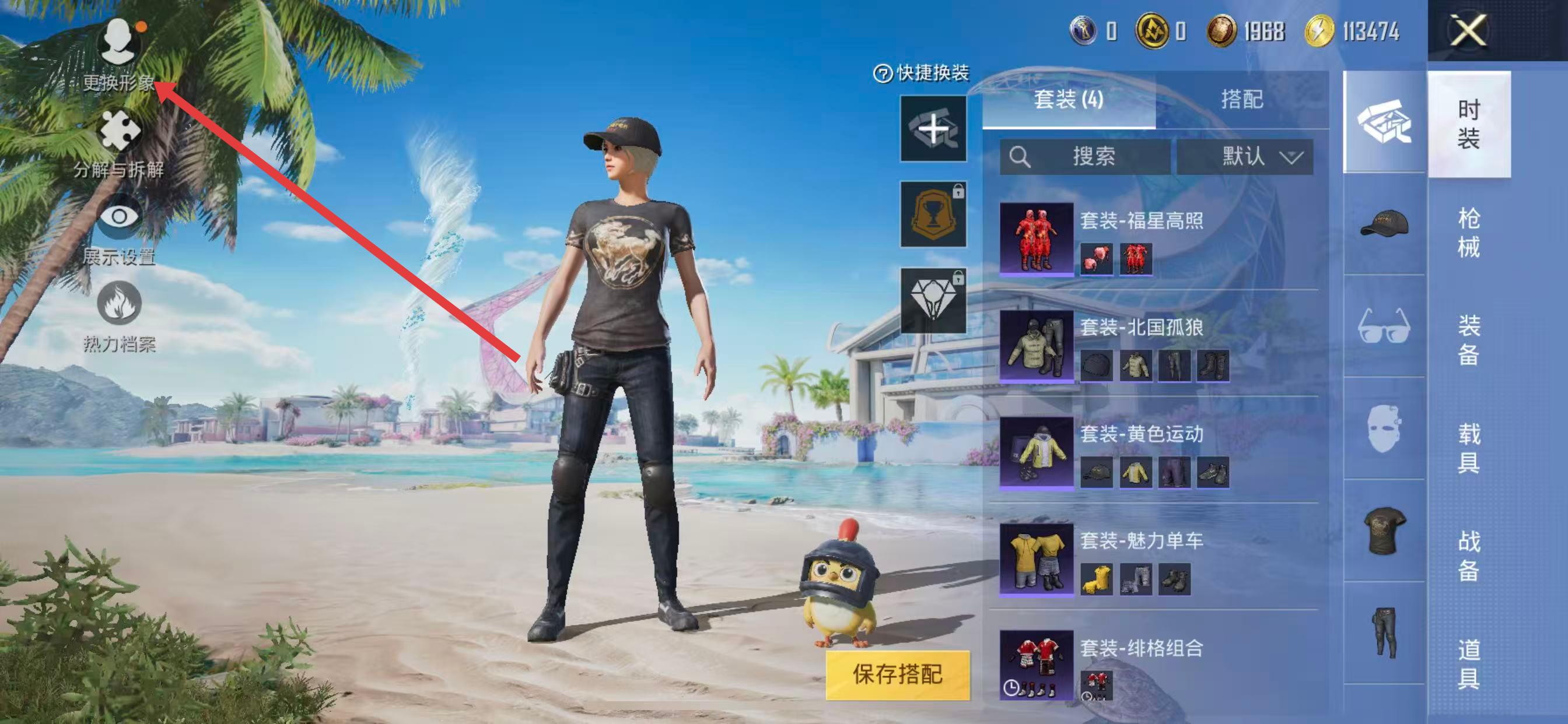Switch to the 载具 vehicles category
Viewport: 1568px width, 724px height.
click(1468, 448)
